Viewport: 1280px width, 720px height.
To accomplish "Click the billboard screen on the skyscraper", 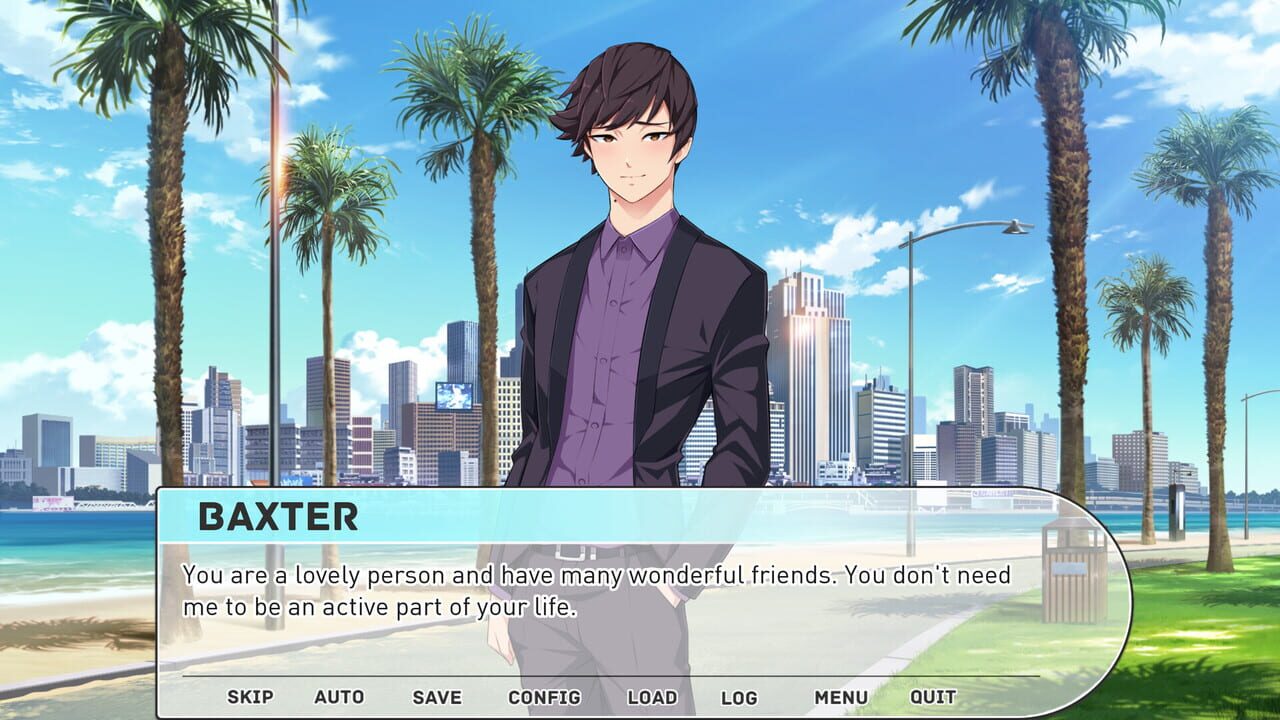I will point(453,394).
